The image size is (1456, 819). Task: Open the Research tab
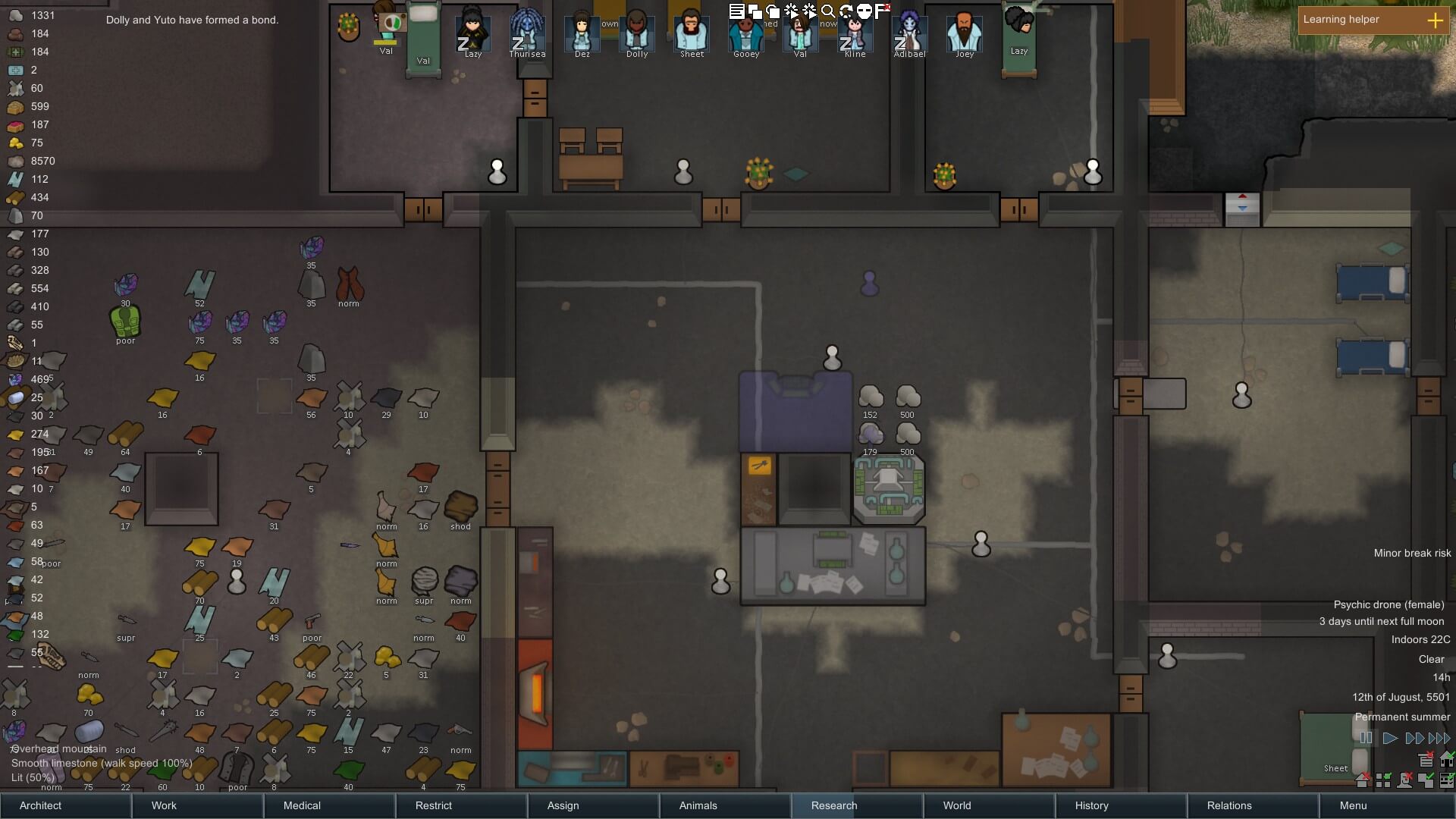click(x=834, y=805)
